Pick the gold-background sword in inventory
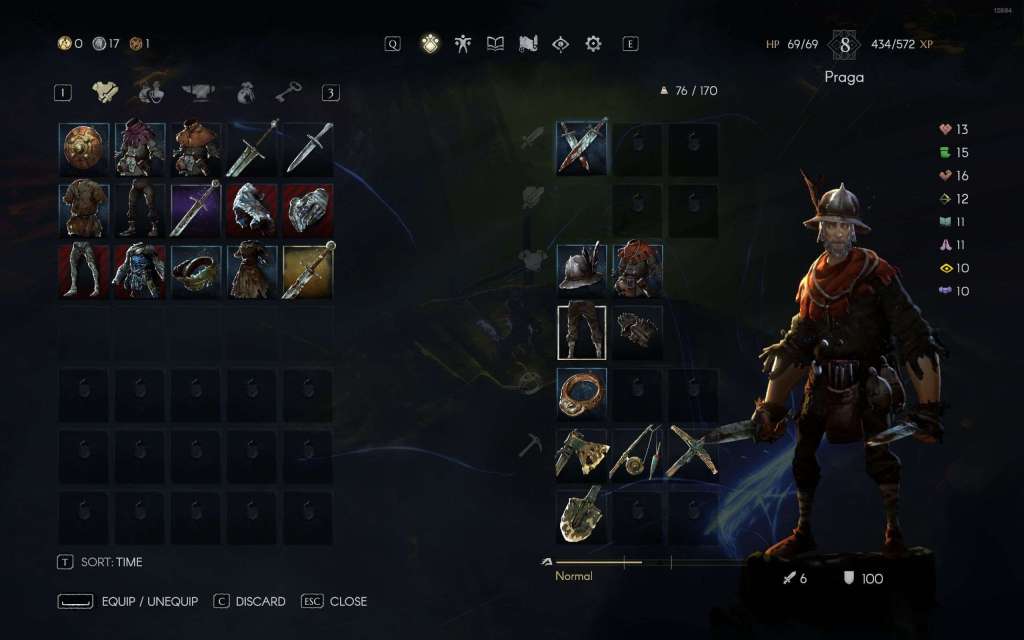Screen dimensions: 1024x640 click(308, 271)
